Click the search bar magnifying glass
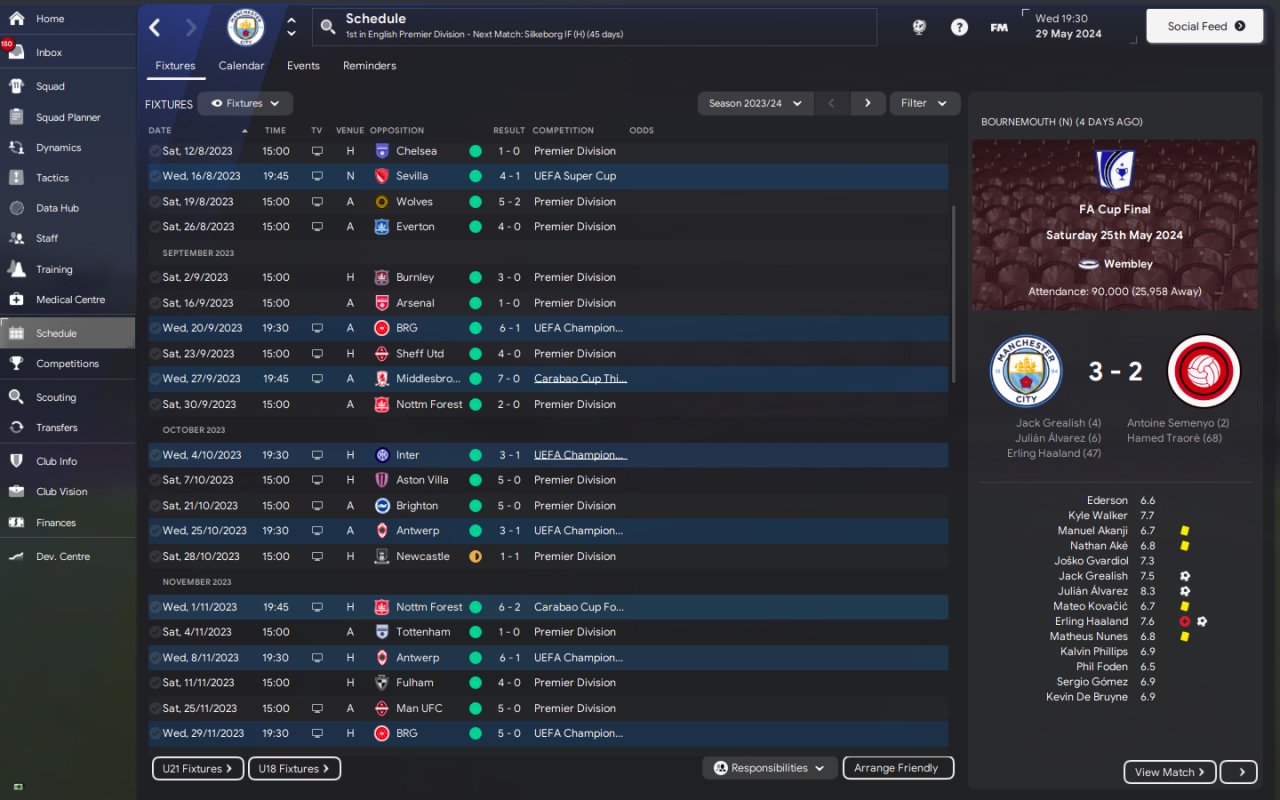1280x800 pixels. point(328,27)
